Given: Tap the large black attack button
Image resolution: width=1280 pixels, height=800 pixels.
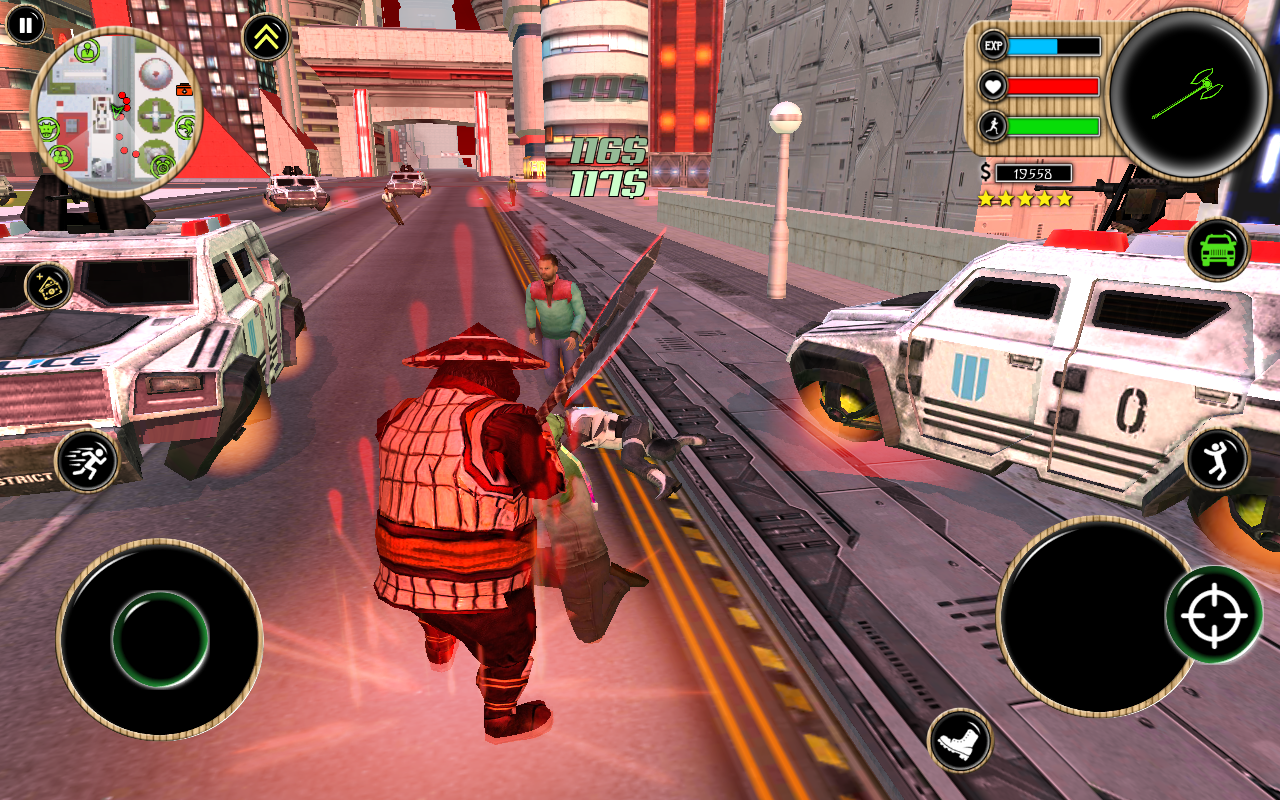Looking at the screenshot, I should [x=1086, y=615].
